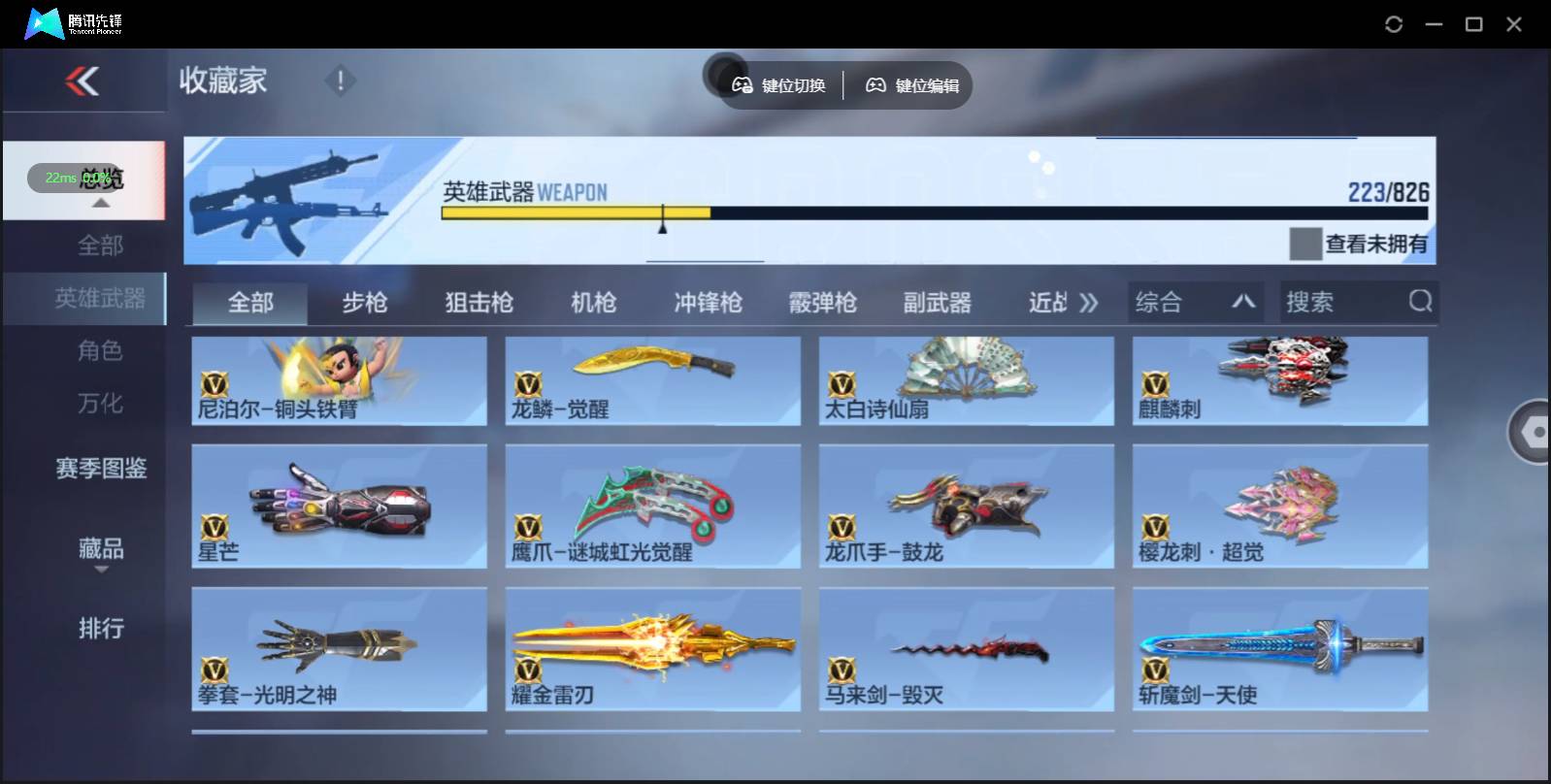
Task: Click the exclamation icon next to 收藏家
Action: (341, 82)
